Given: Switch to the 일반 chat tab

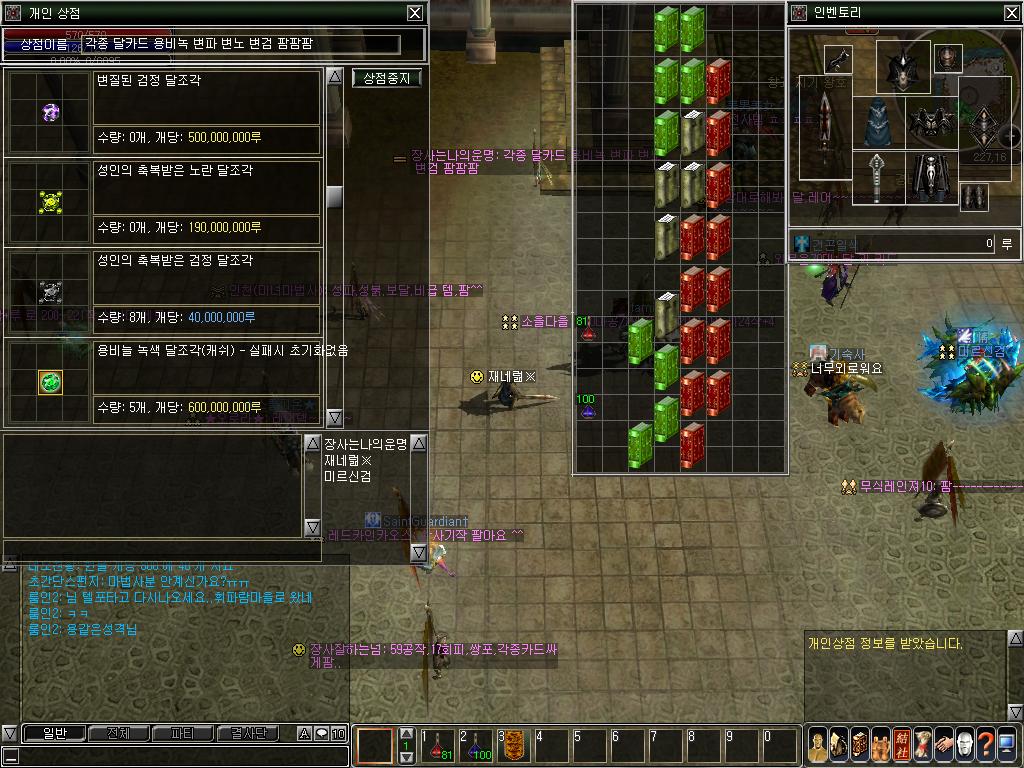Looking at the screenshot, I should tap(53, 733).
